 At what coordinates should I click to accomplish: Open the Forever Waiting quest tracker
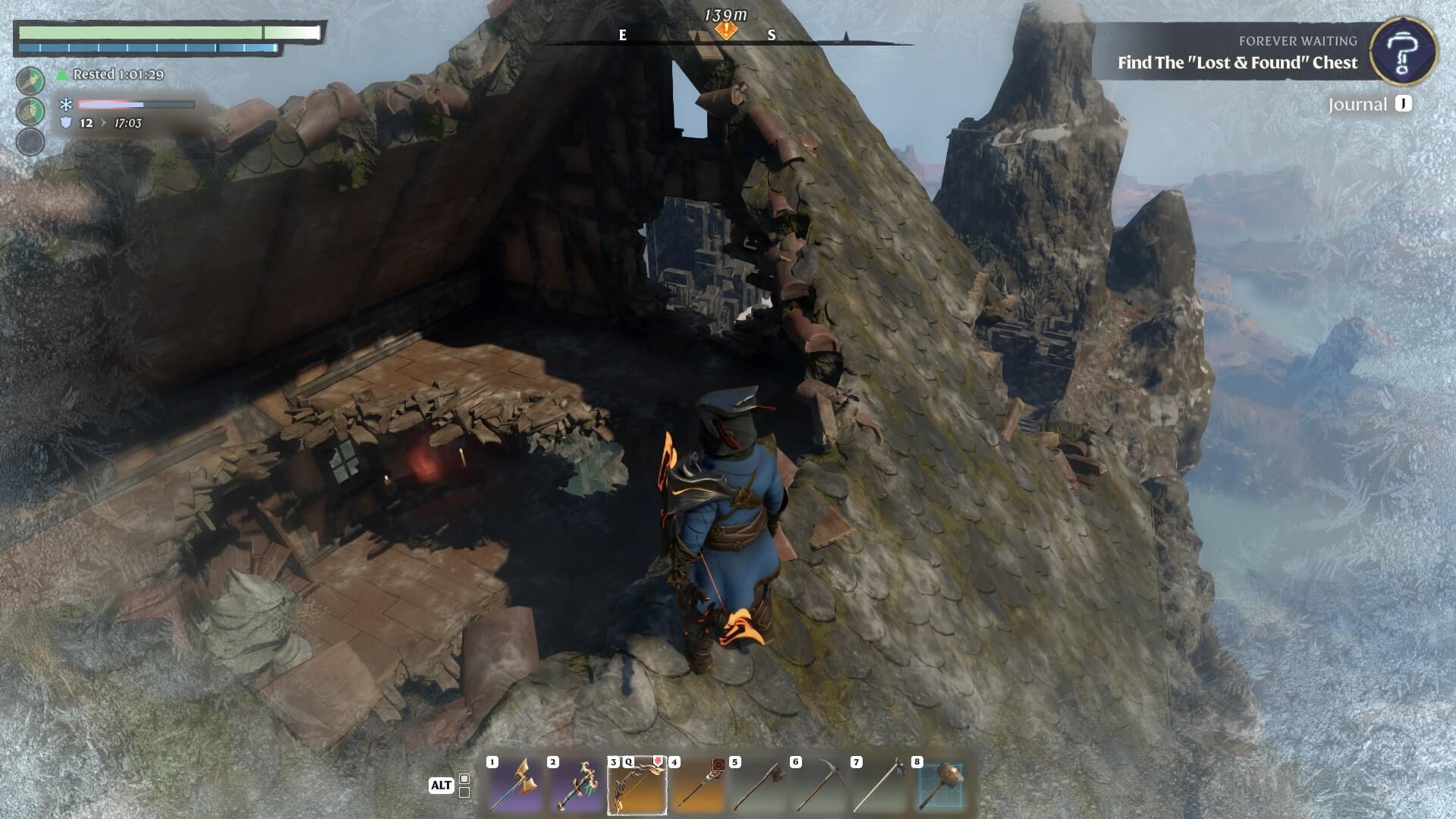pyautogui.click(x=1237, y=52)
